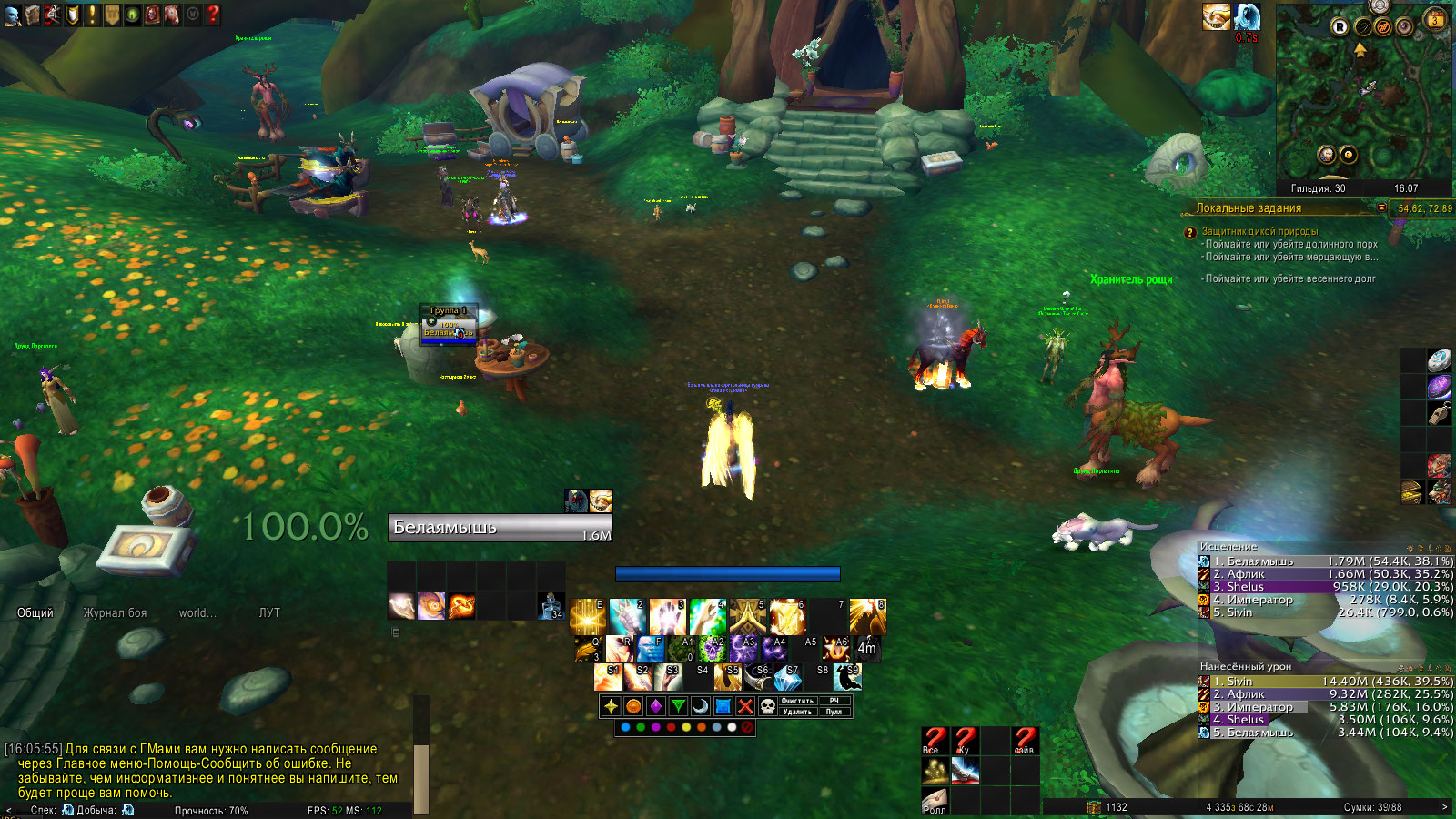Image resolution: width=1456 pixels, height=819 pixels.
Task: Use the blue crystal ability on S7
Action: tap(788, 678)
